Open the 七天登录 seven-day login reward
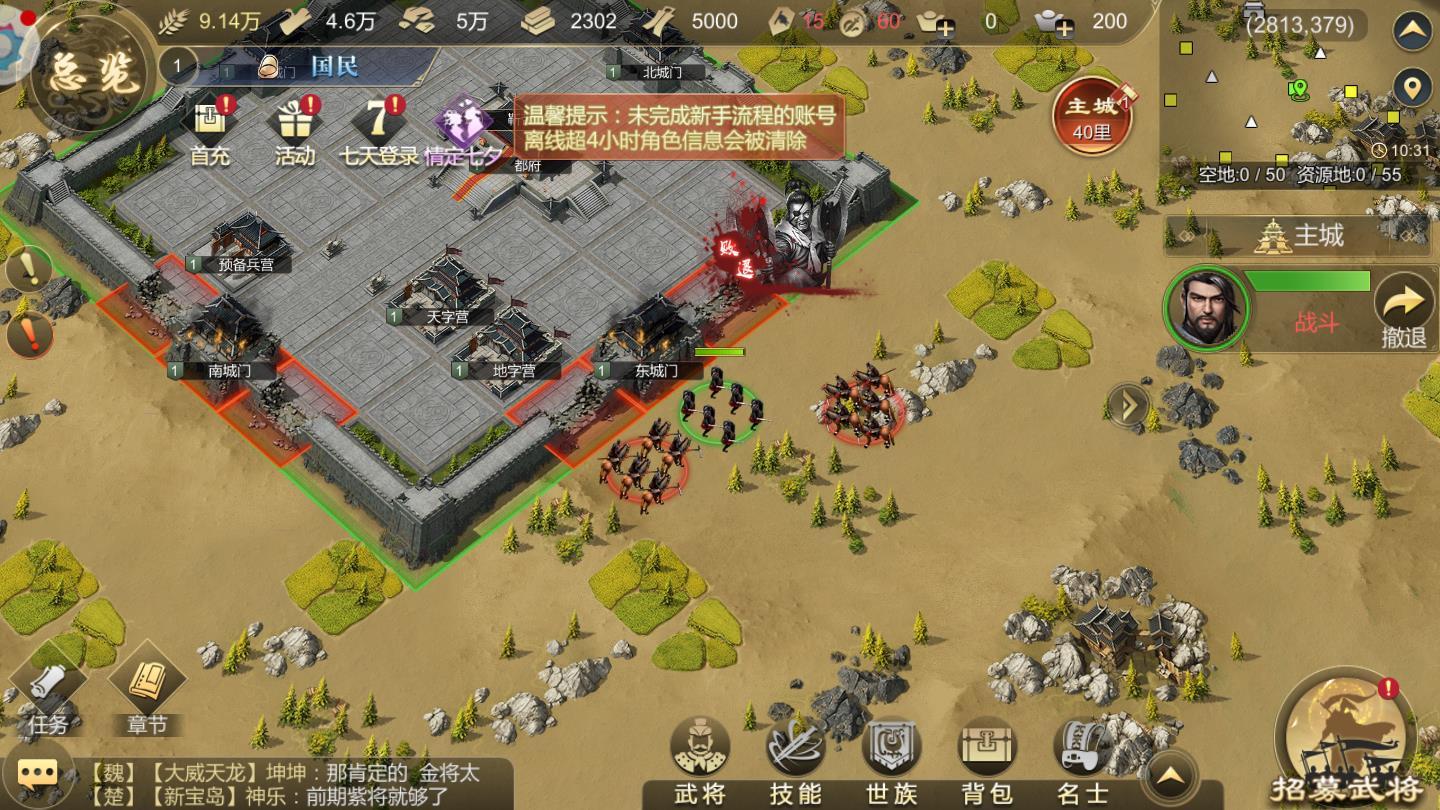Screen dimensions: 1440x810 point(379,129)
